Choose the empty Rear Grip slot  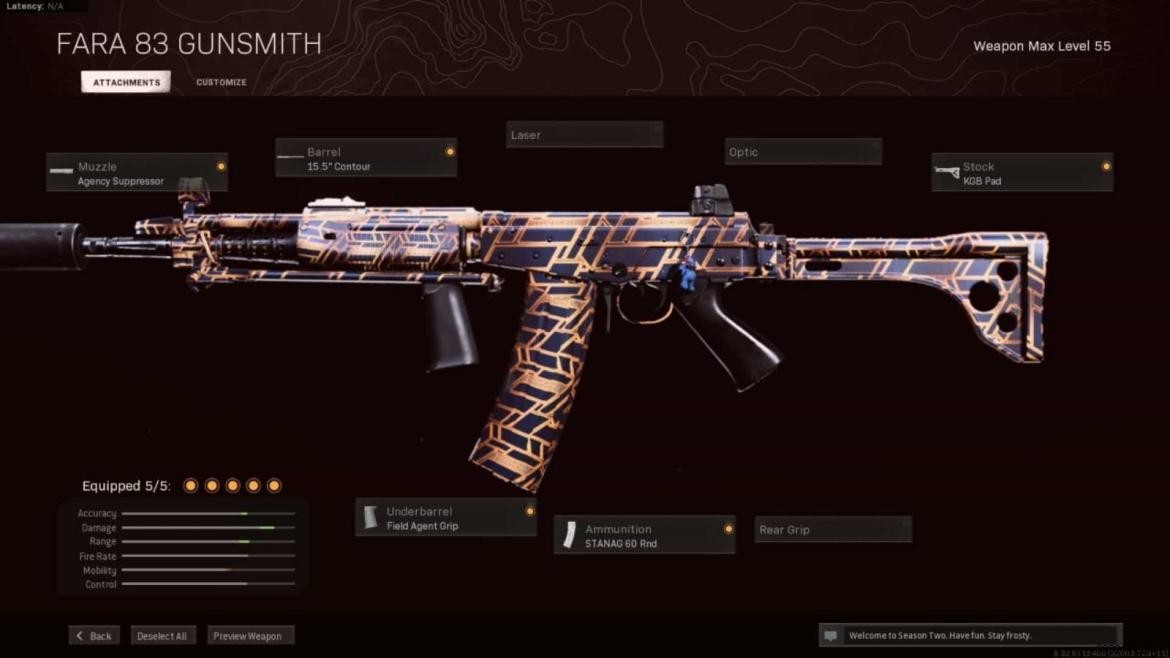tap(833, 530)
